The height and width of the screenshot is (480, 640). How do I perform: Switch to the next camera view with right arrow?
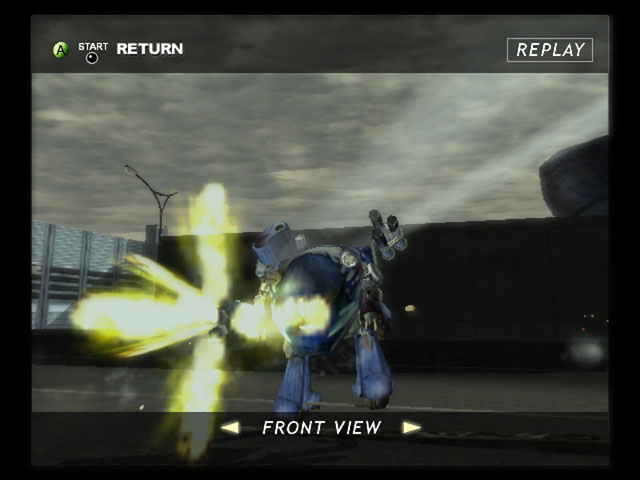411,428
